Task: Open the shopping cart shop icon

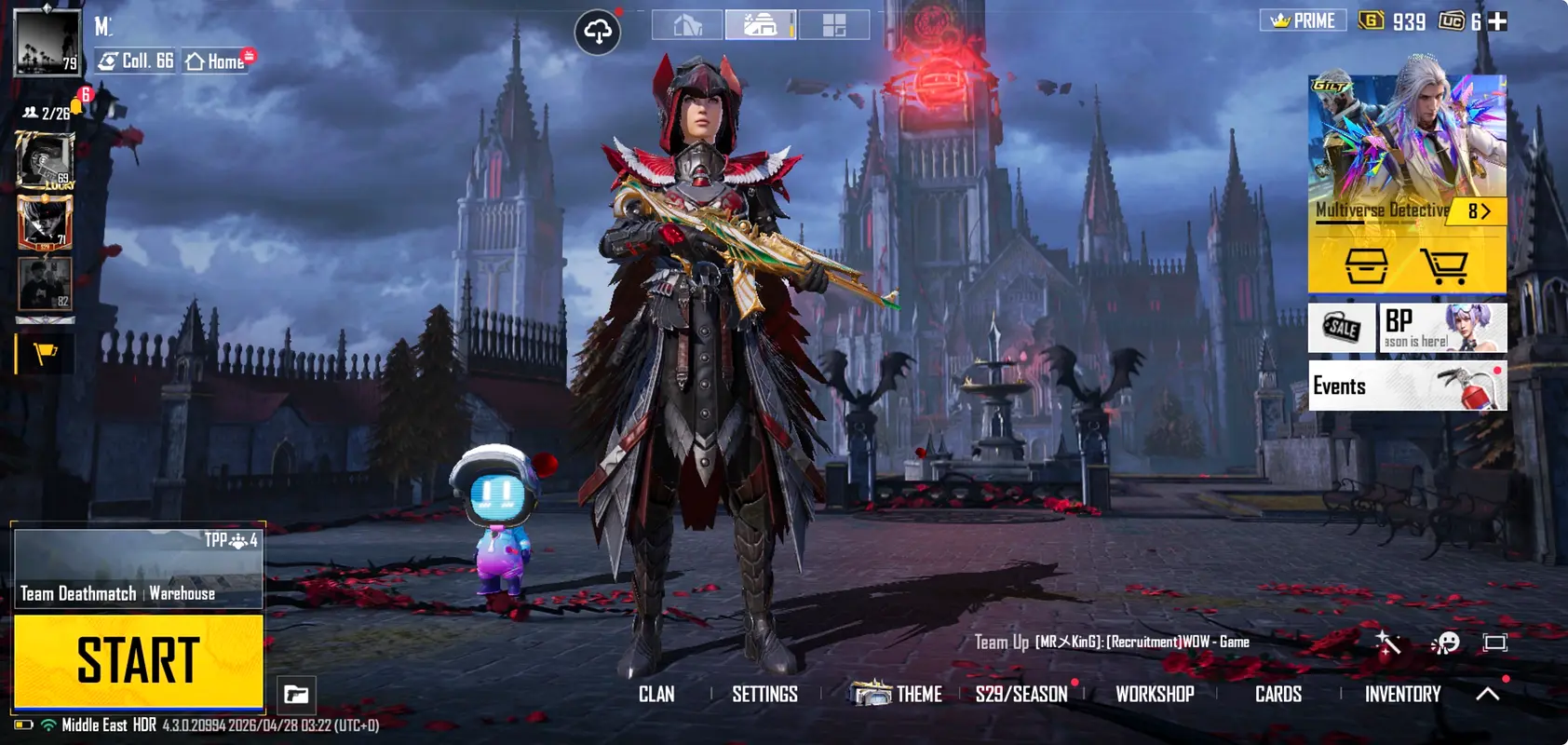Action: coord(1444,266)
